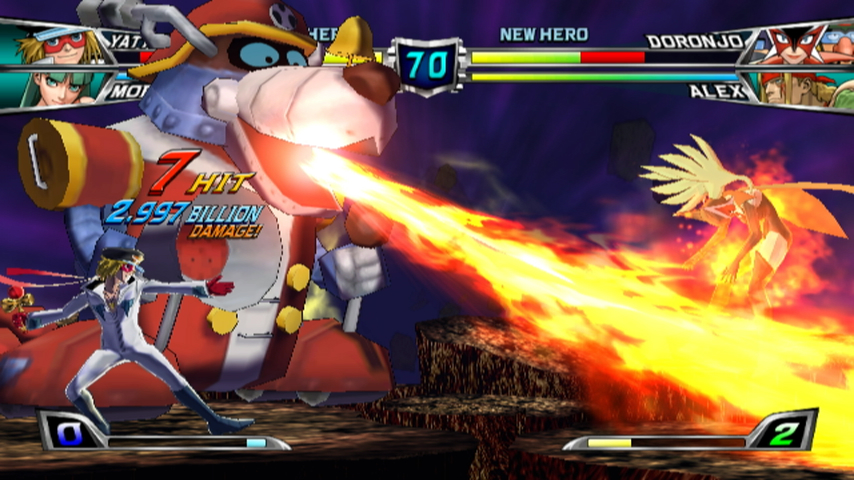Image resolution: width=854 pixels, height=480 pixels.
Task: Select the green-haired Morrigan partner portrait
Action: 50,88
